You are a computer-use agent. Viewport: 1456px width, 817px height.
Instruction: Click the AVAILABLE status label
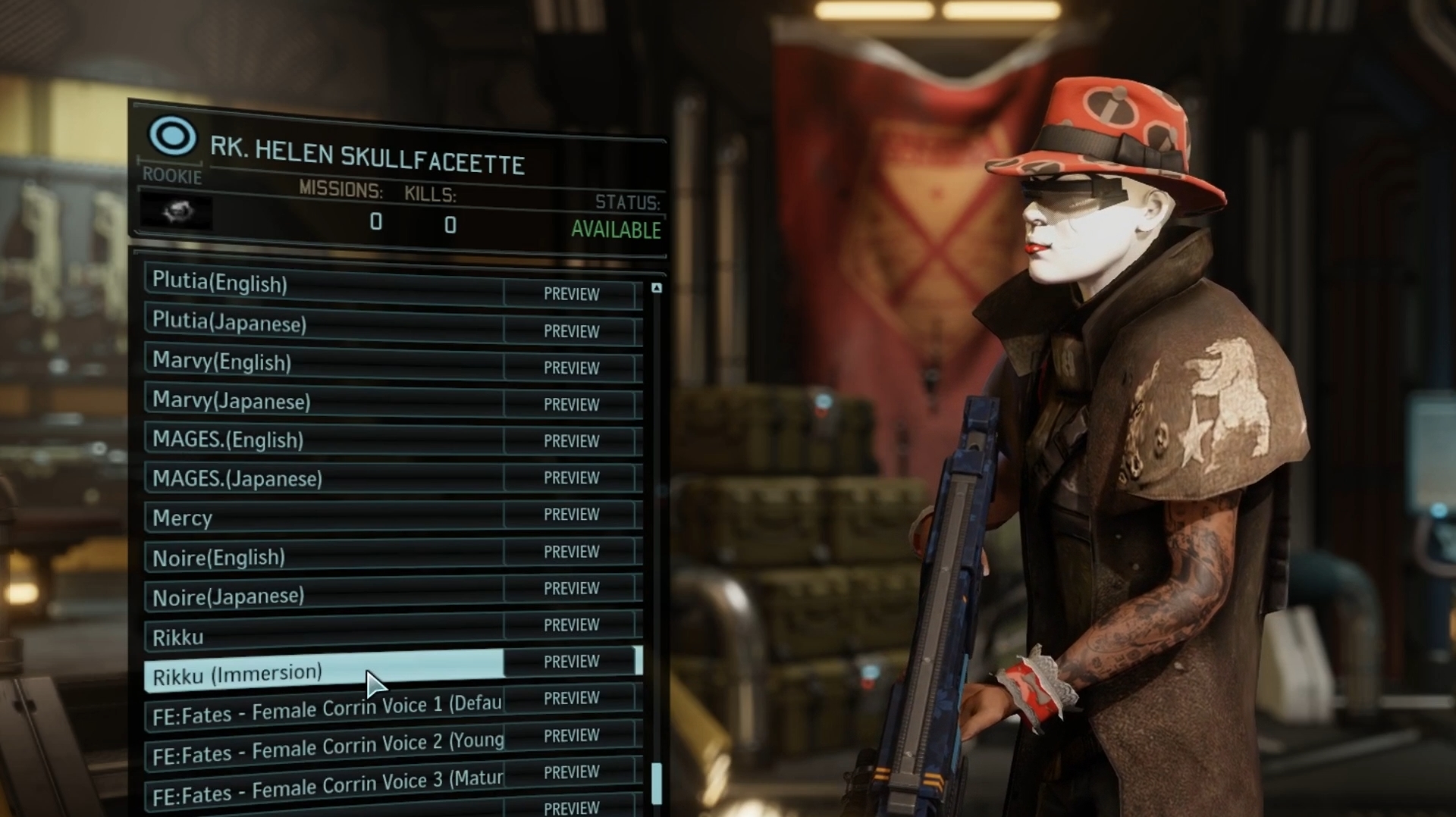616,230
